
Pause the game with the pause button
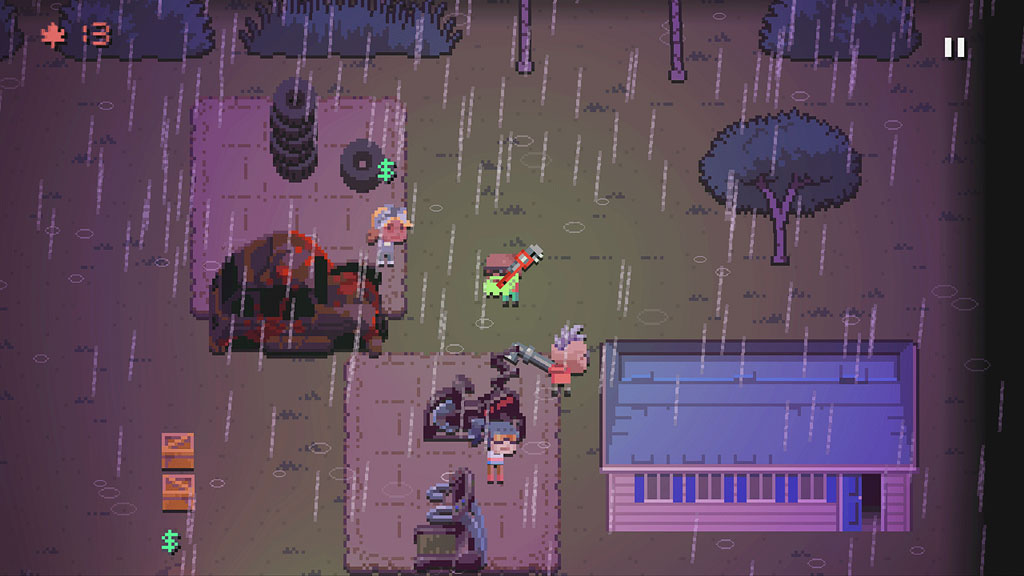[x=954, y=47]
